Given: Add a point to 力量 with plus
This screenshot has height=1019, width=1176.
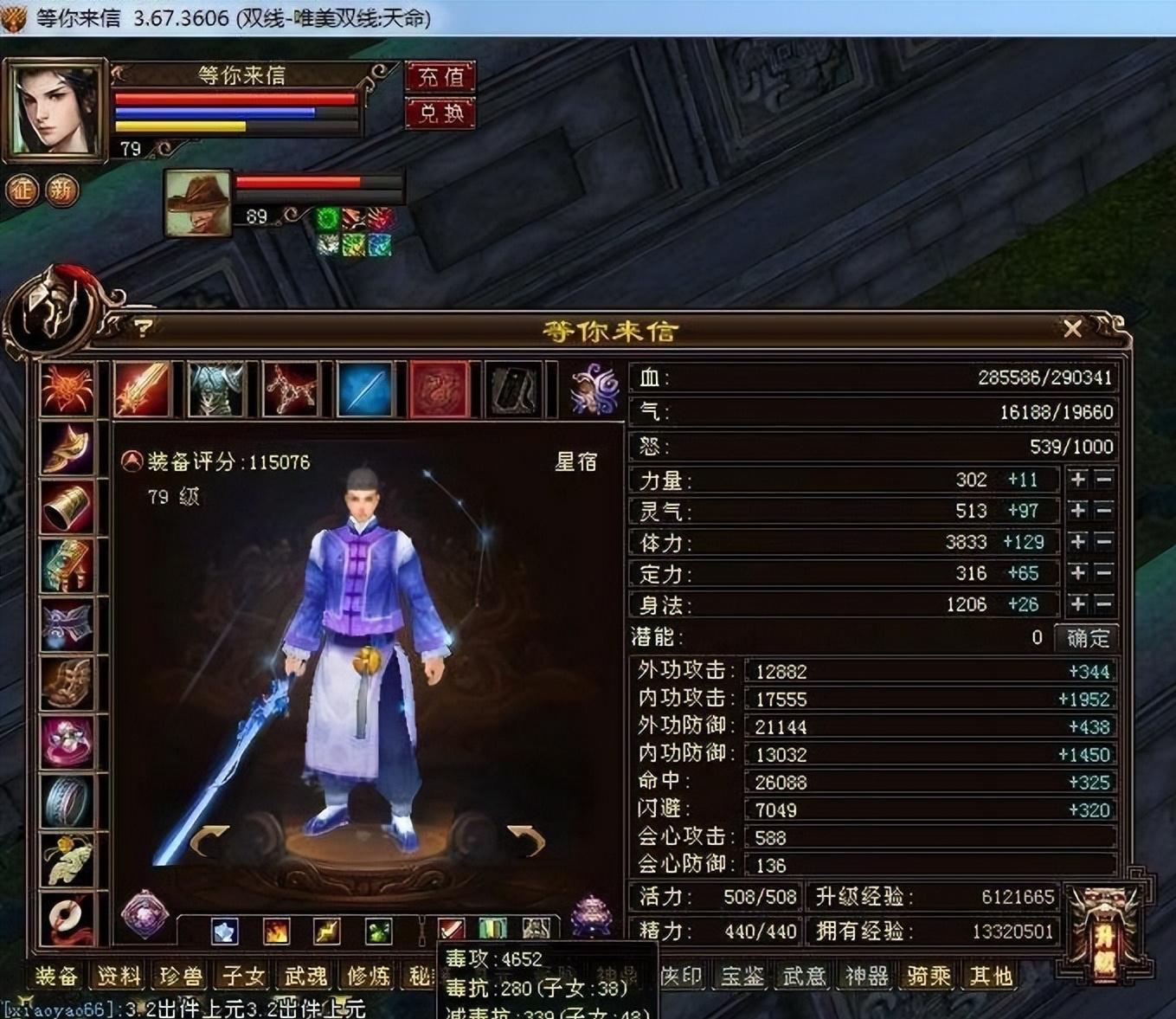Looking at the screenshot, I should (x=1077, y=480).
